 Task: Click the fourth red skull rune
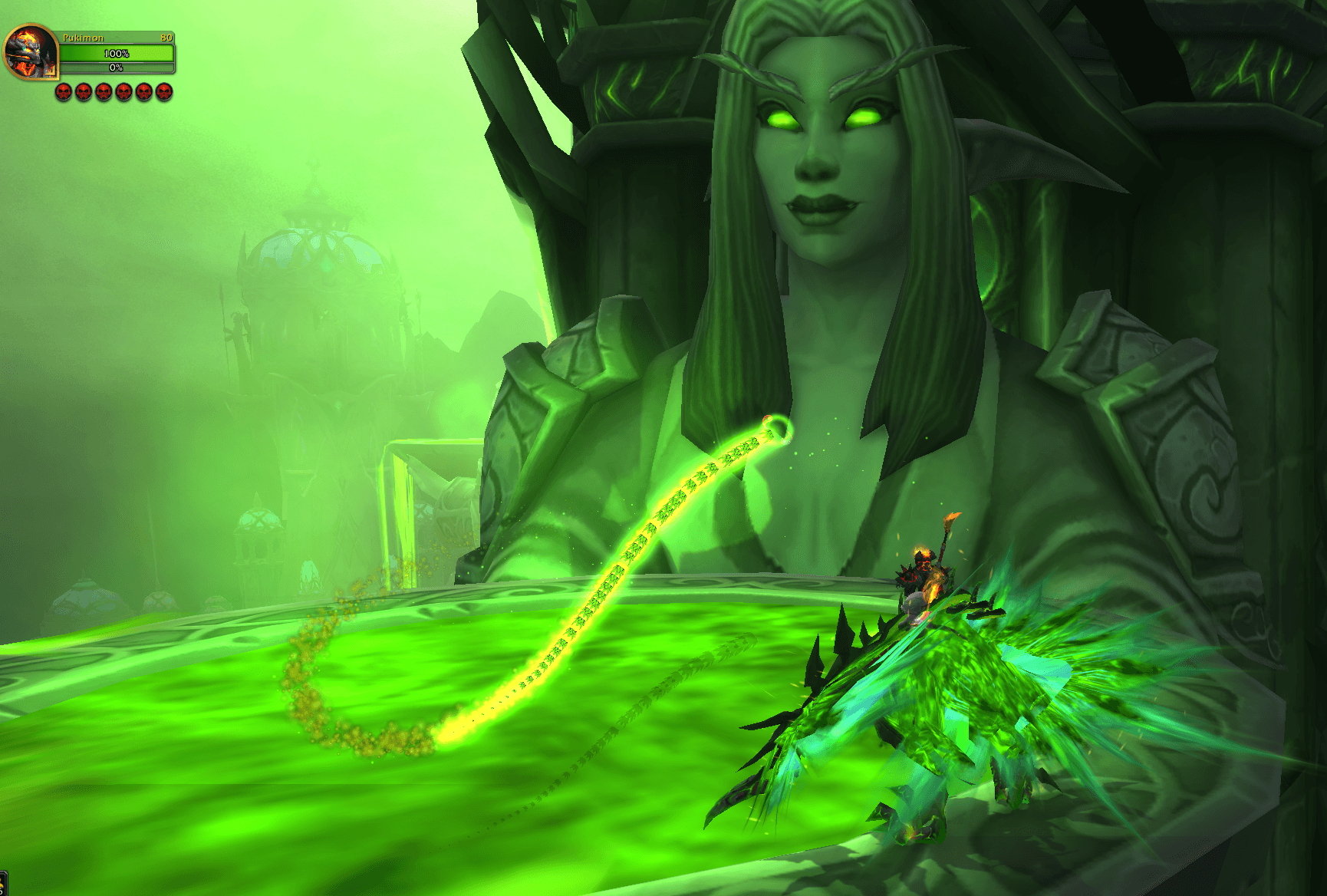[124, 92]
